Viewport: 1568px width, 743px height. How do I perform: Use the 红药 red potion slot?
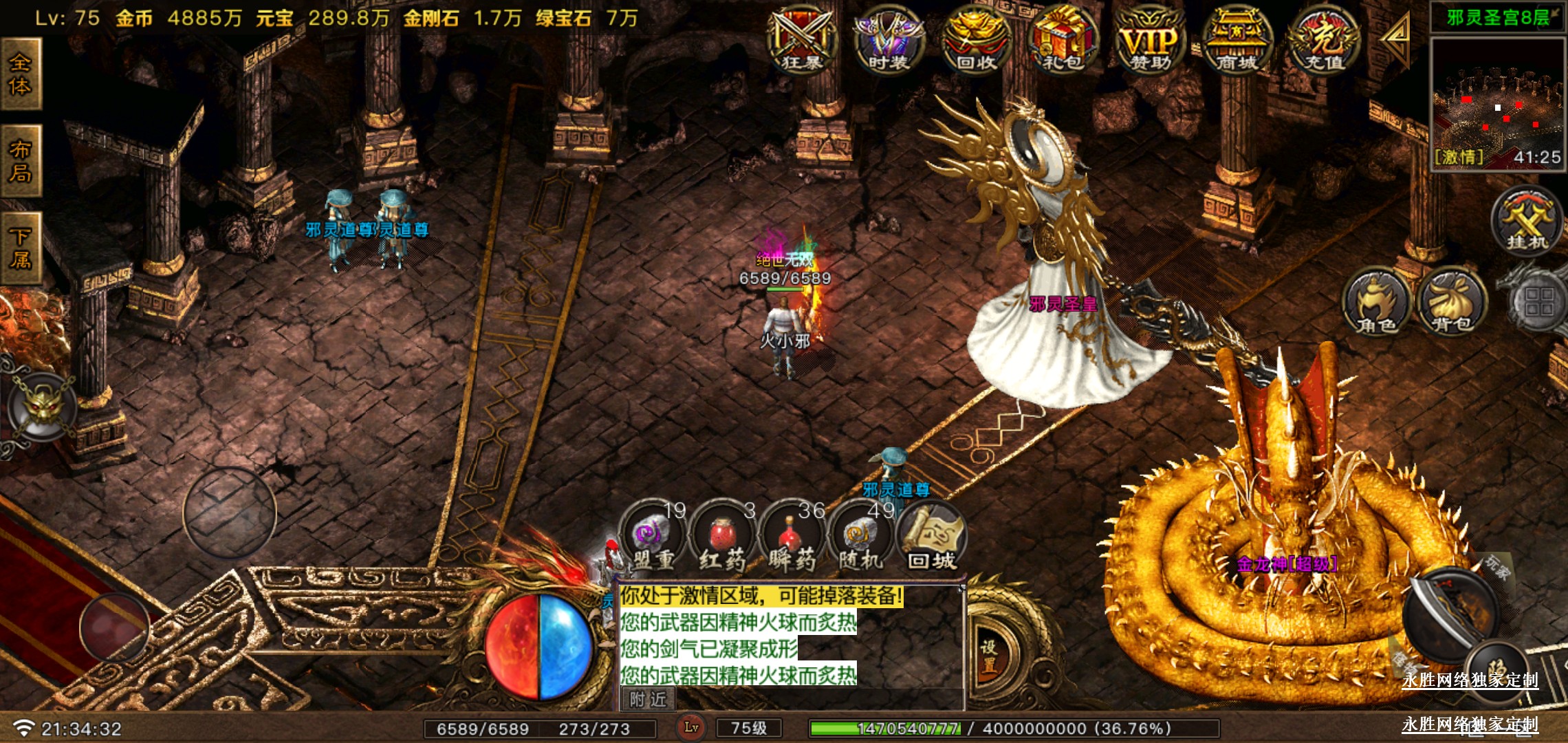[722, 538]
